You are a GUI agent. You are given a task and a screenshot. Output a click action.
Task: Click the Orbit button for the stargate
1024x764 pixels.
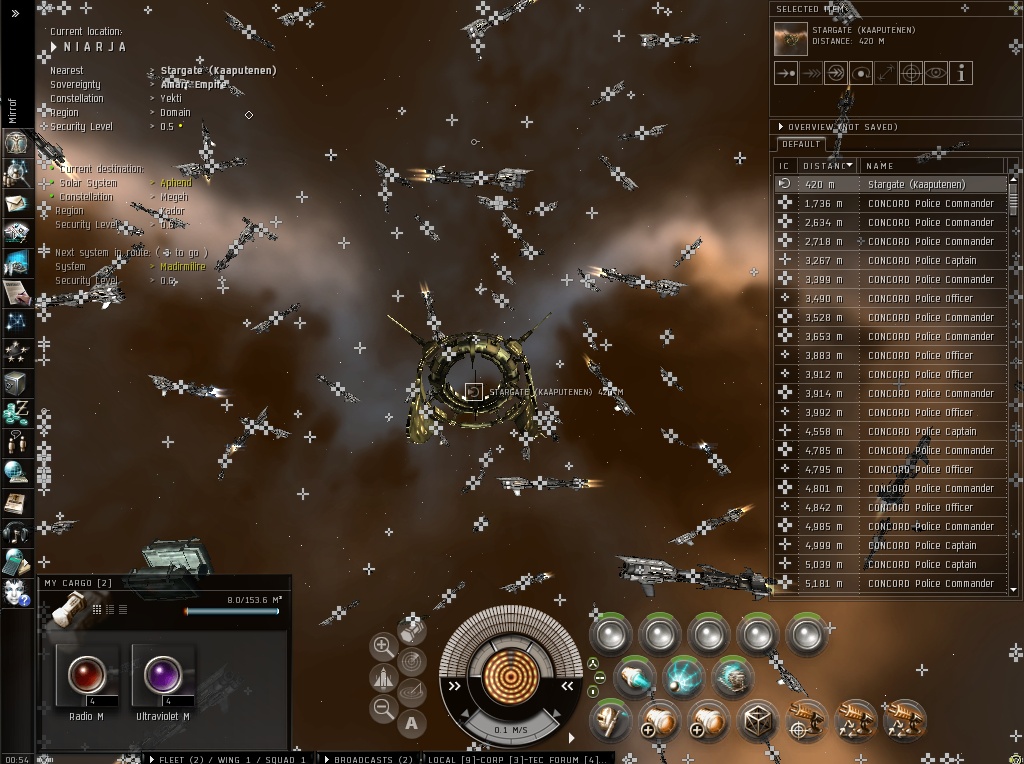click(x=861, y=73)
